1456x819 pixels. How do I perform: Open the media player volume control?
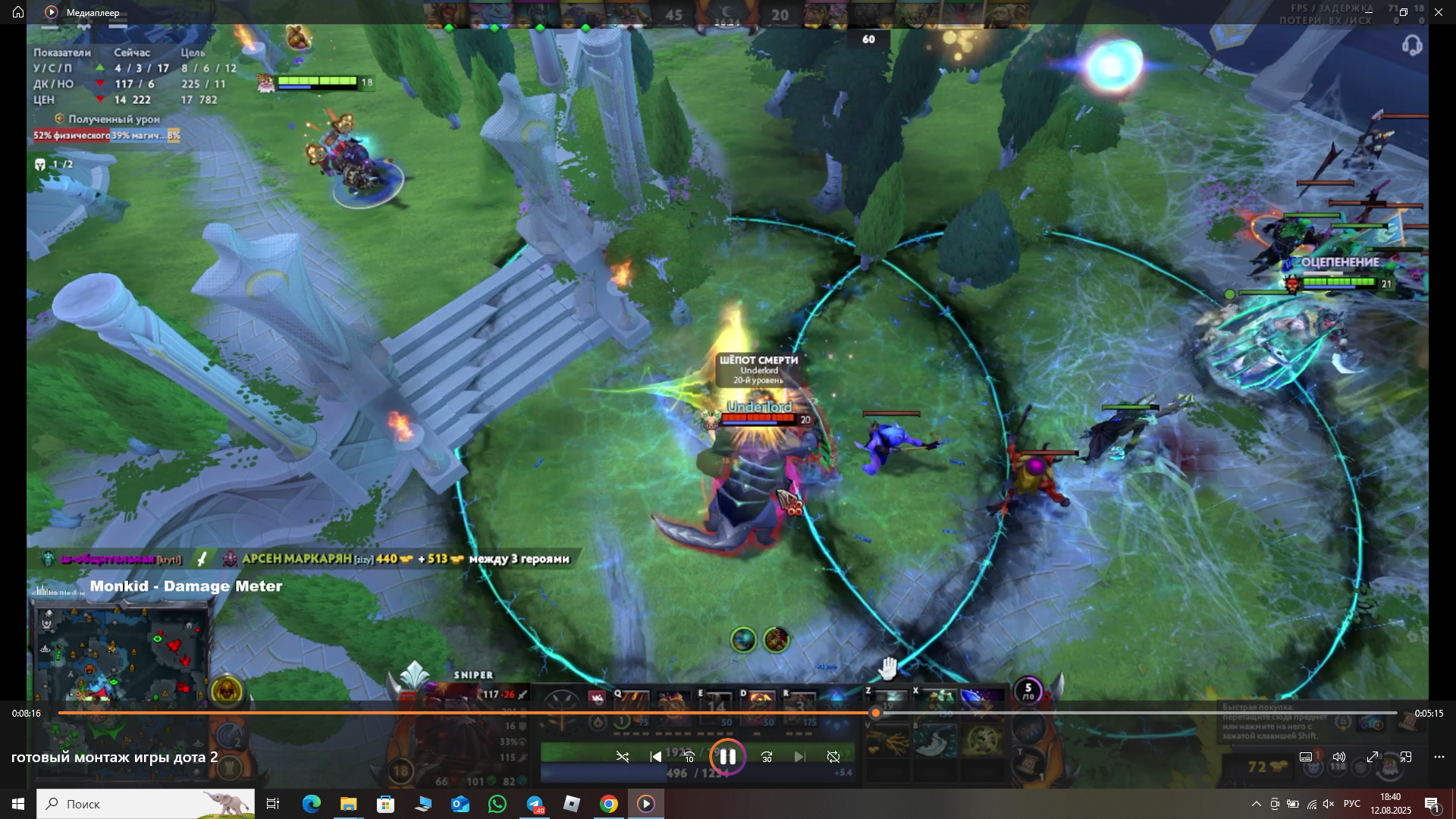(1339, 757)
